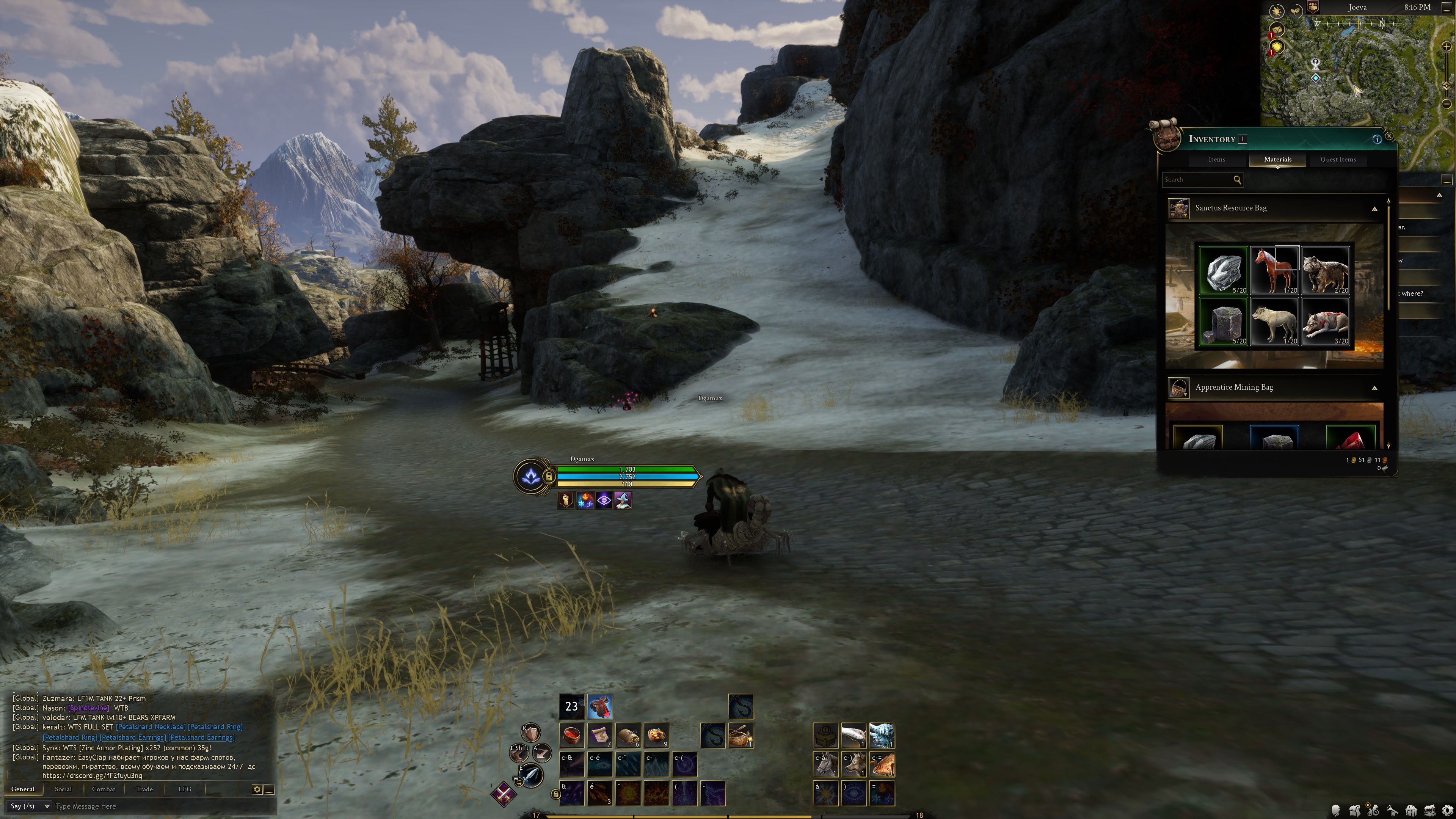Zoom in on the minimap
Screen dimensions: 1456x819
1446,46
